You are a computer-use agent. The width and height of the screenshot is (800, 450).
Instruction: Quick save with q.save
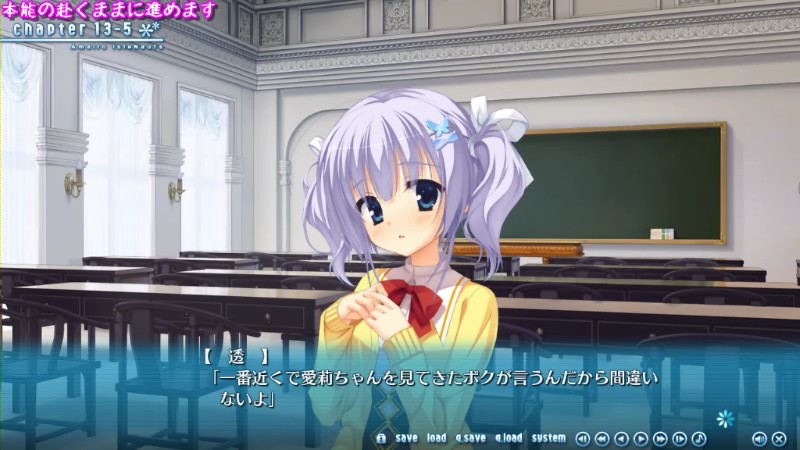point(470,438)
